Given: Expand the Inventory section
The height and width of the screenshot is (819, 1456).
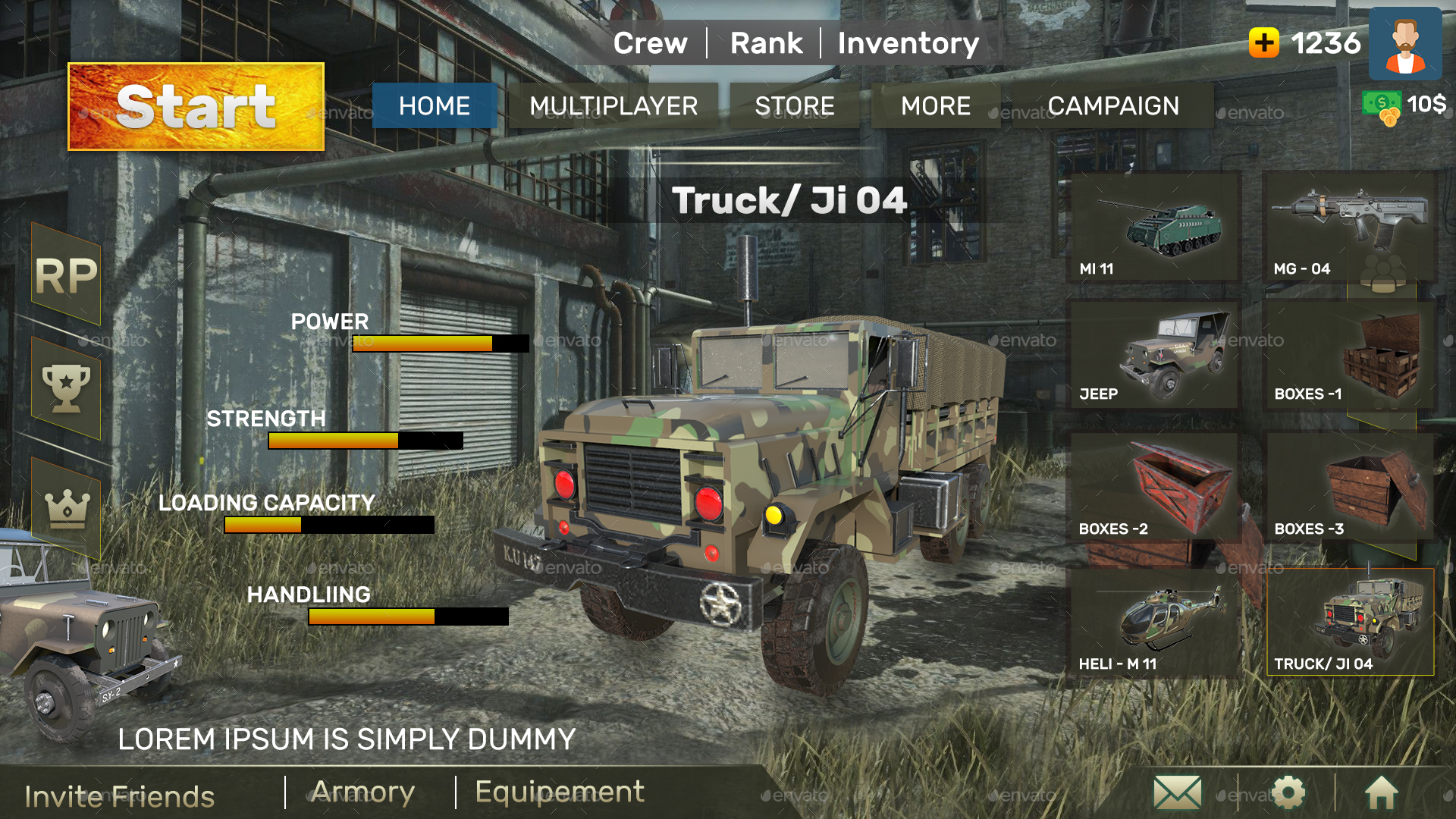Looking at the screenshot, I should [907, 43].
